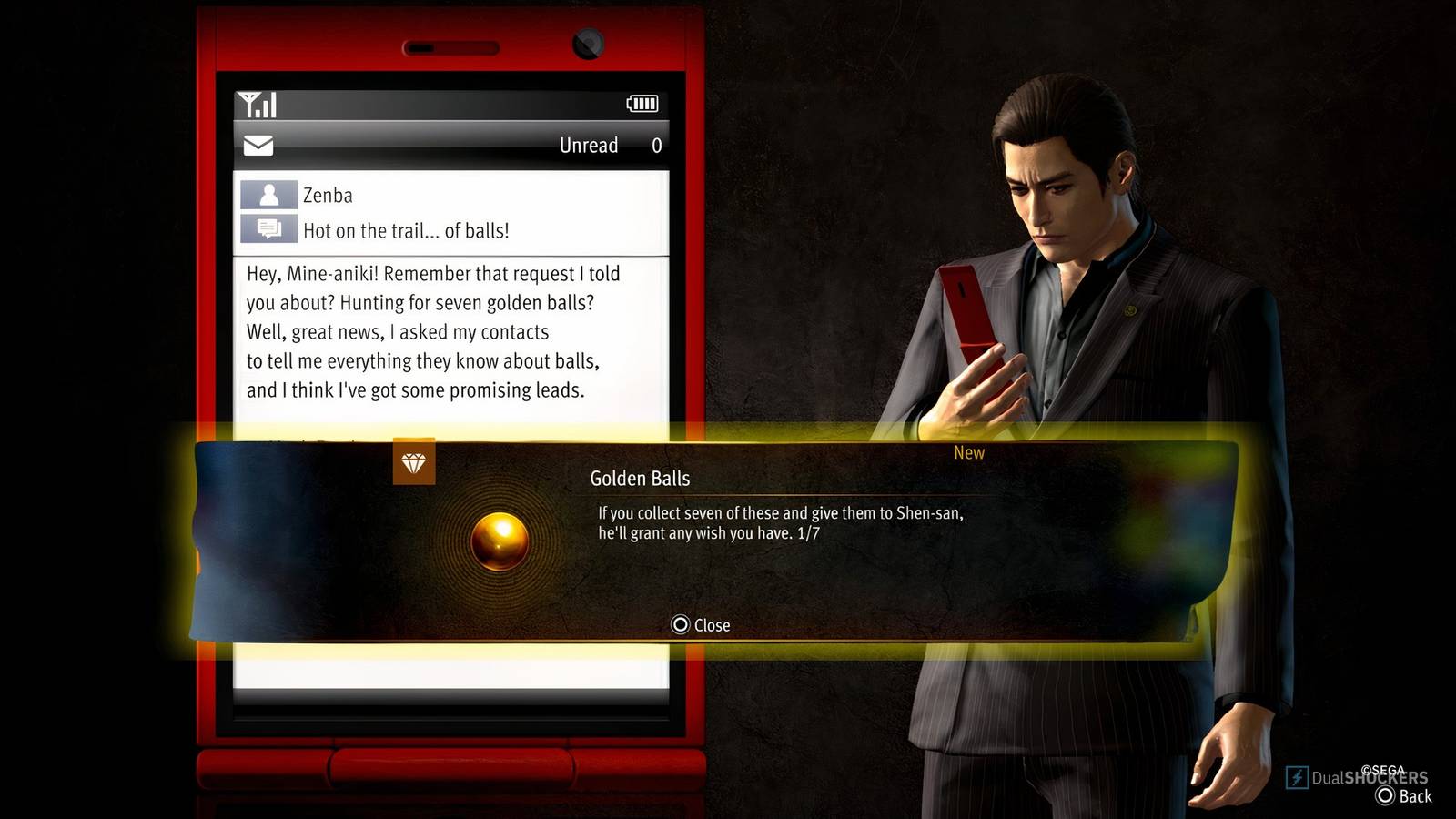This screenshot has width=1456, height=819.
Task: Toggle the Unread filter on the mail header
Action: click(x=589, y=145)
